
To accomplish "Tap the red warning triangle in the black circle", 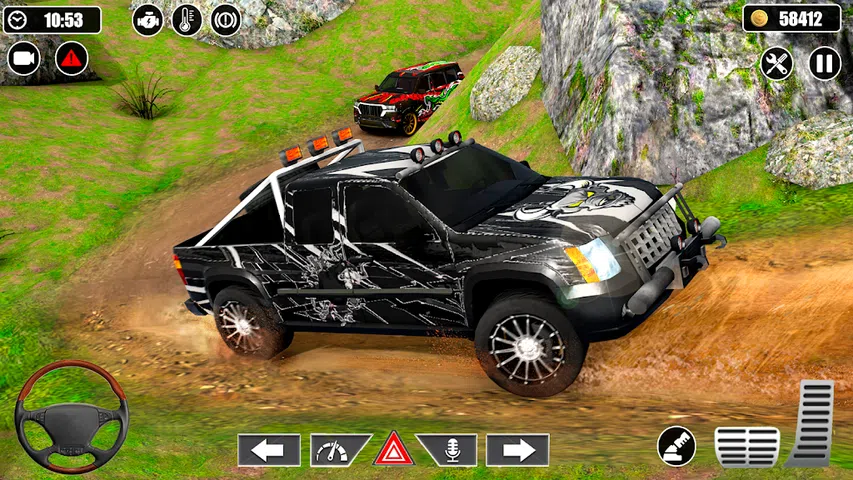I will click(x=71, y=58).
